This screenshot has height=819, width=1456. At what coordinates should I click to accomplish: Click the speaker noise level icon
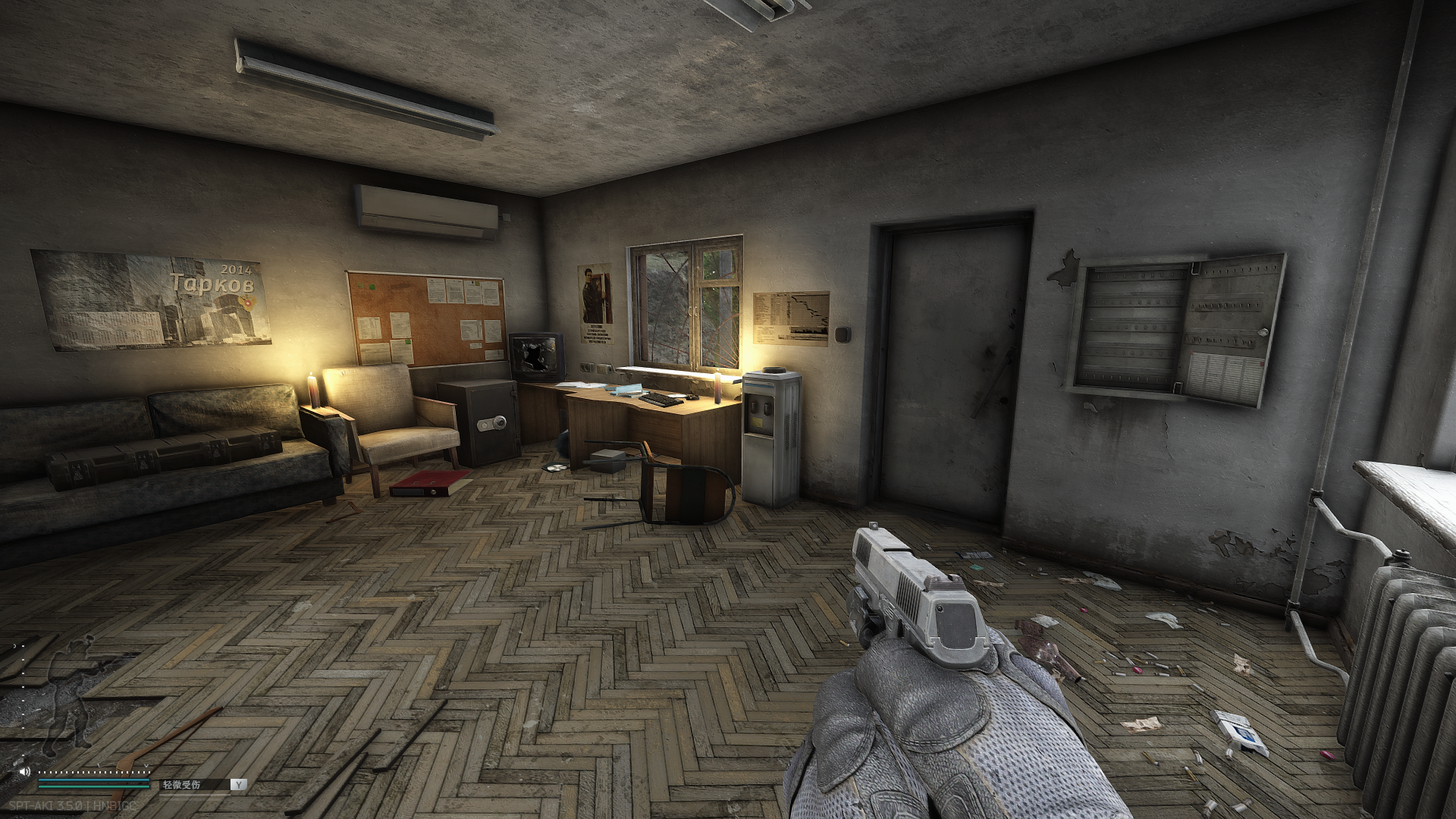tap(25, 770)
